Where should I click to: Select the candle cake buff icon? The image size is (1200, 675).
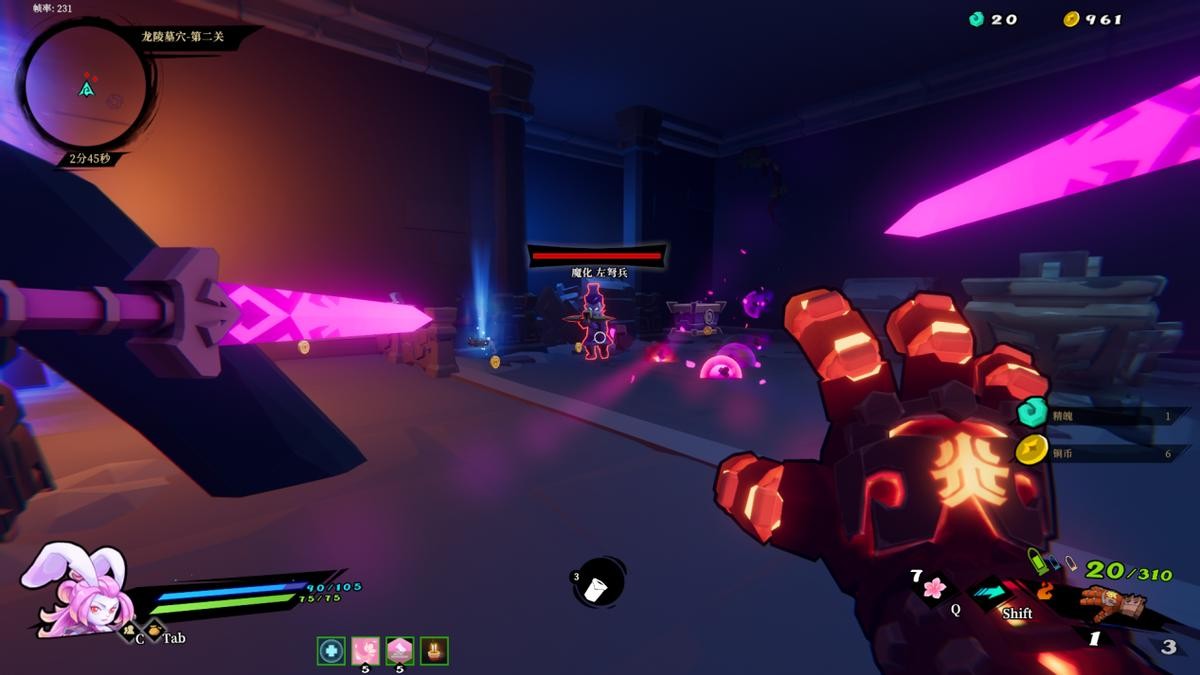click(434, 650)
